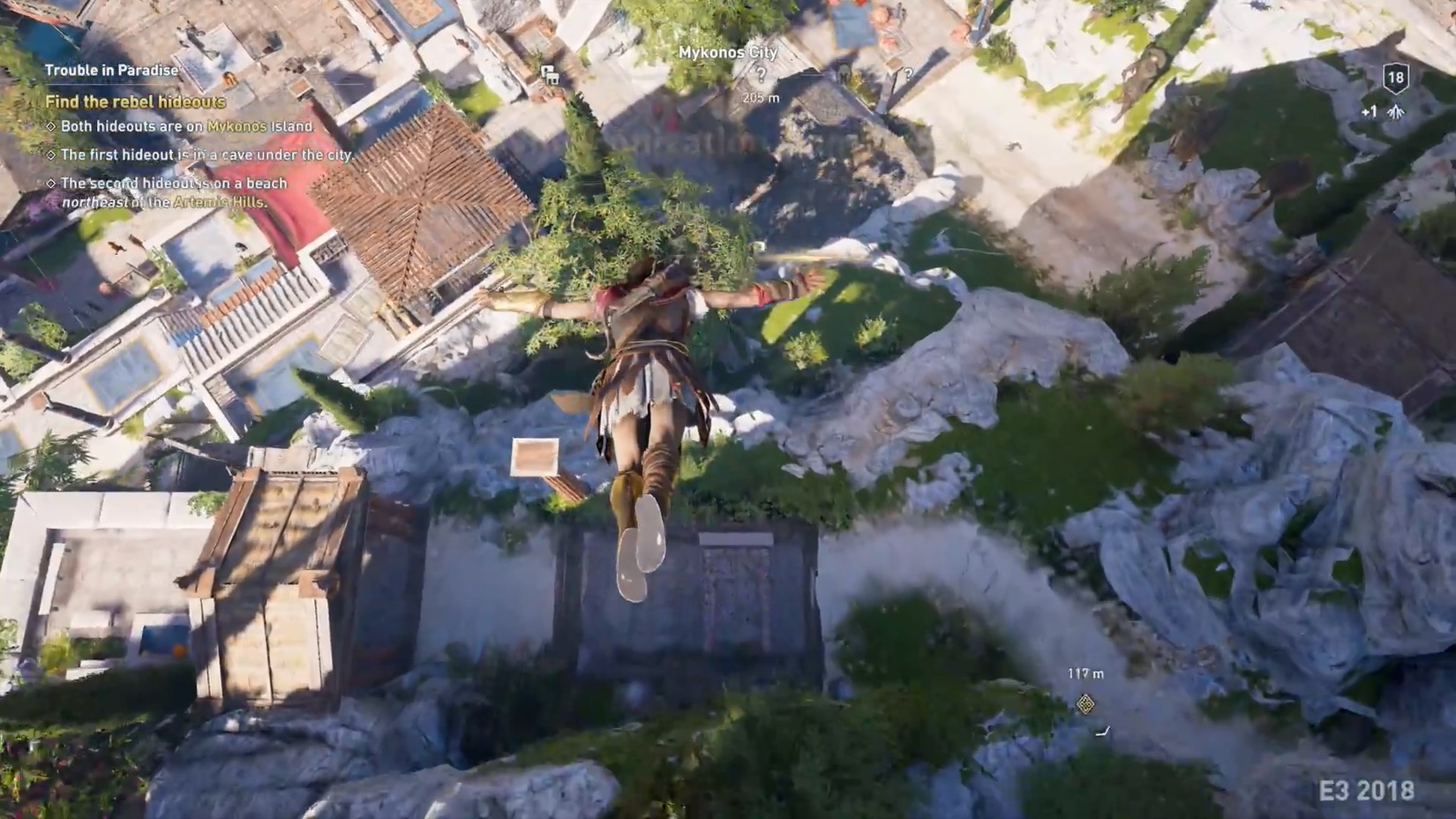Select the gold quest objective diamond icon
The image size is (1456, 819).
(x=1085, y=704)
